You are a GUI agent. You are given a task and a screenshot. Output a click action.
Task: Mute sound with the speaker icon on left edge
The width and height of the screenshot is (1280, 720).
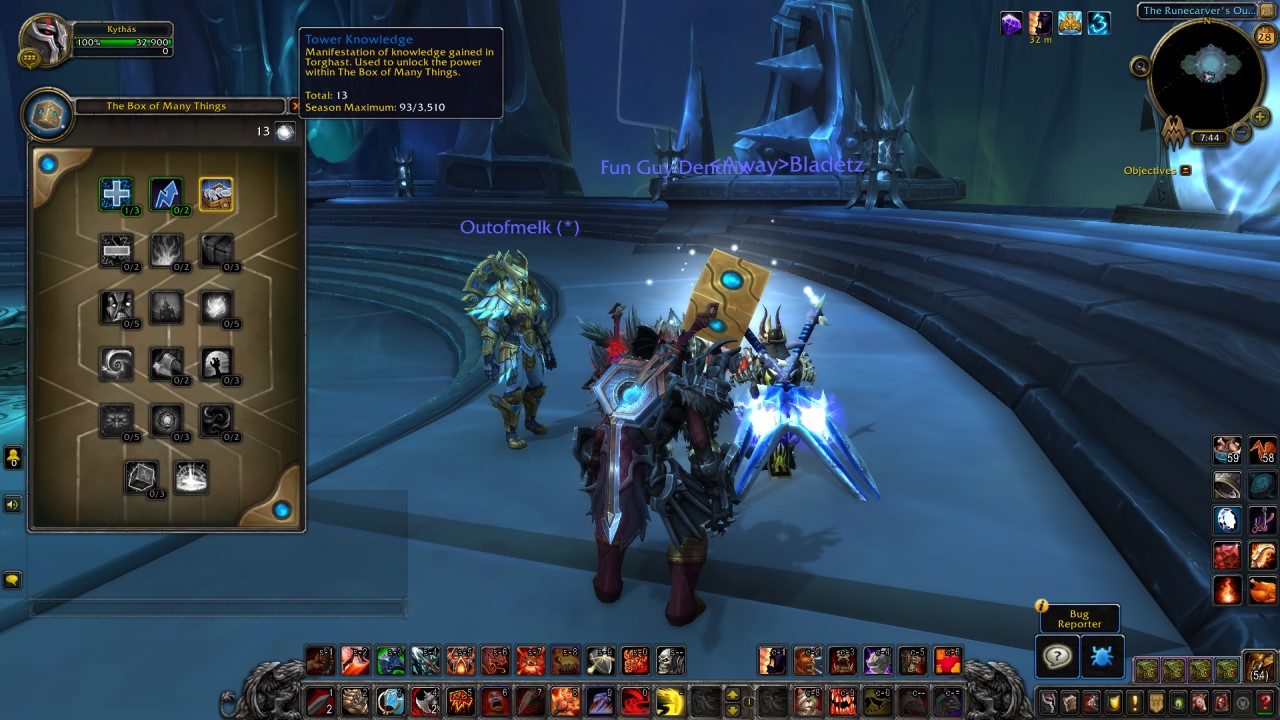click(12, 504)
